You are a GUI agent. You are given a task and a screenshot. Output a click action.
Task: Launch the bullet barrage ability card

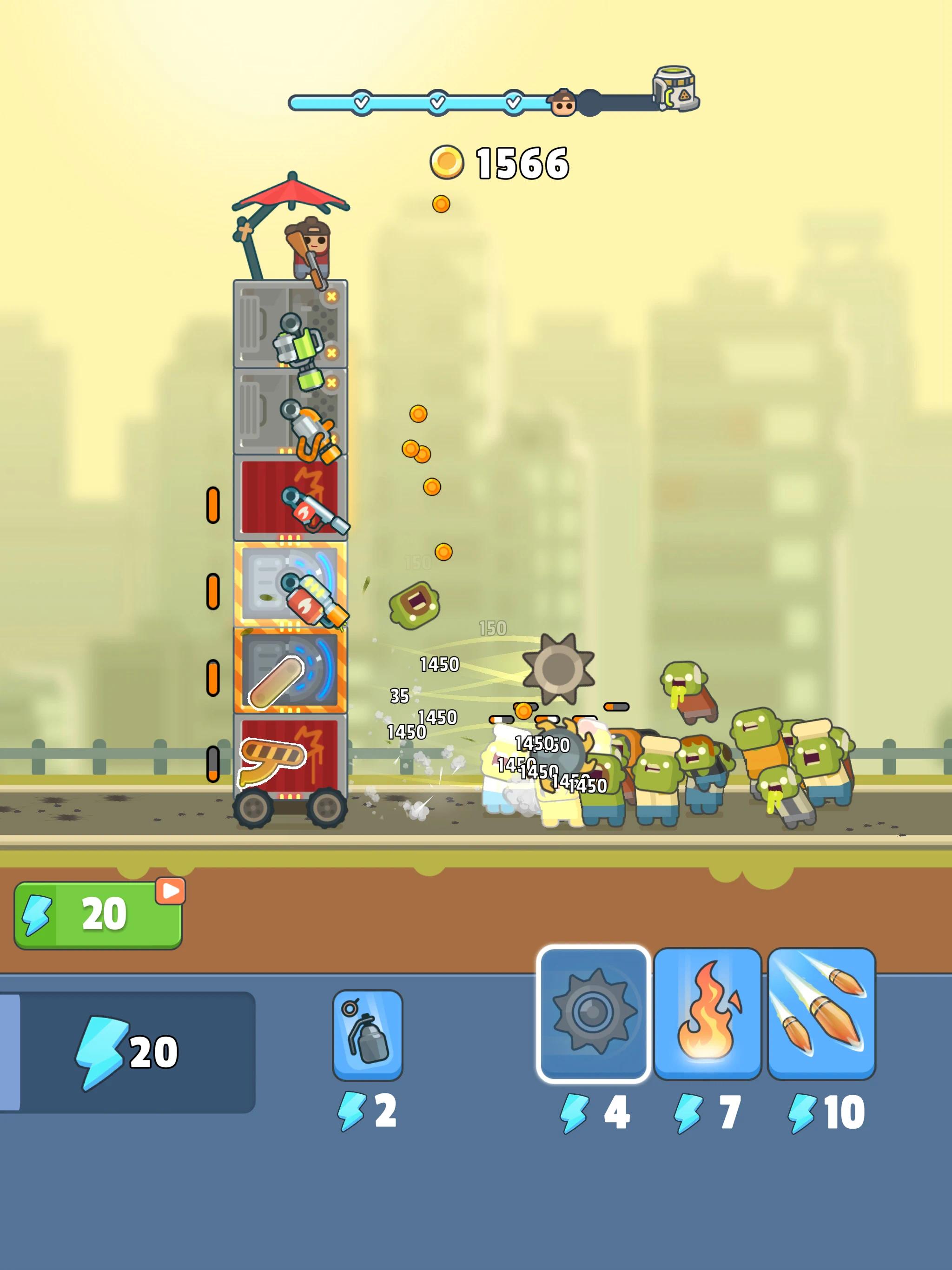coord(821,1013)
